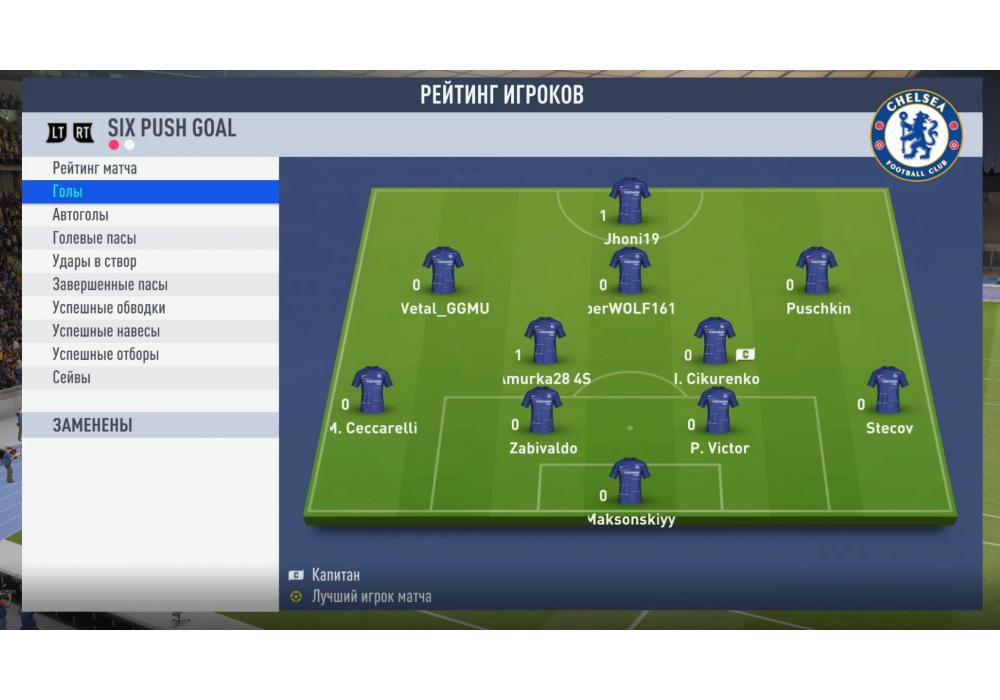Select the Рейтинг матча menu entry

click(x=150, y=168)
